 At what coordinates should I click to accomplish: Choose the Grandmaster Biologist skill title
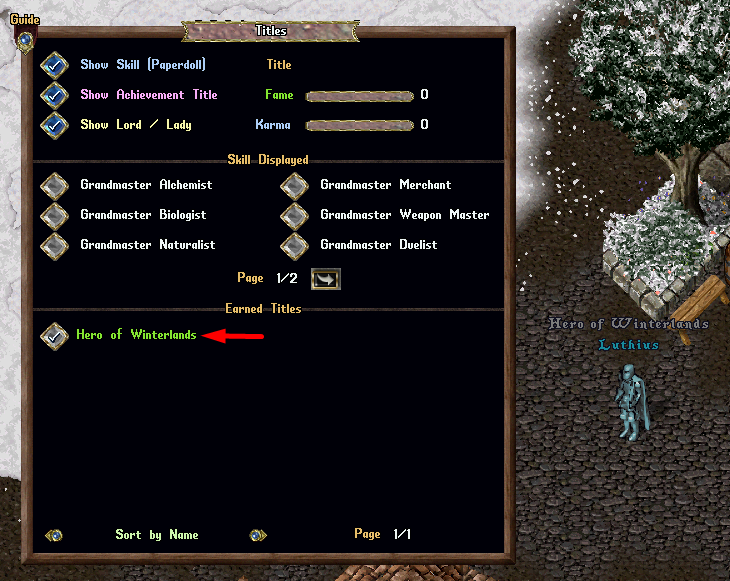coord(53,216)
